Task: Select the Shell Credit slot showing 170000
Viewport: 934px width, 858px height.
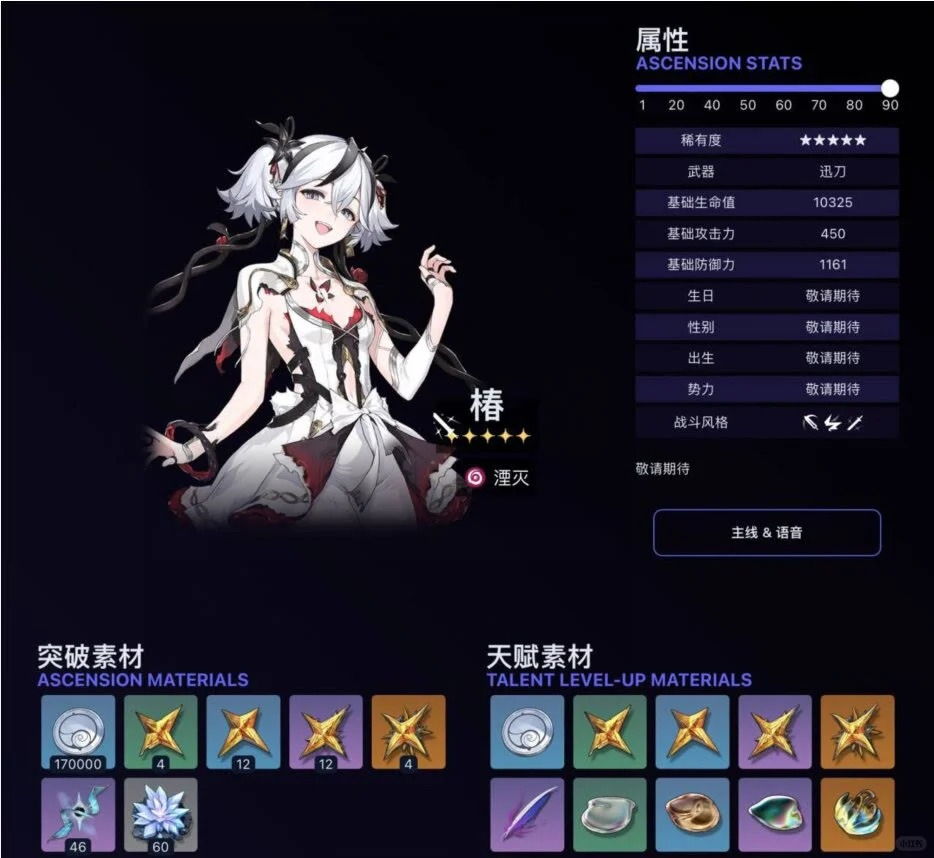Action: click(x=78, y=732)
